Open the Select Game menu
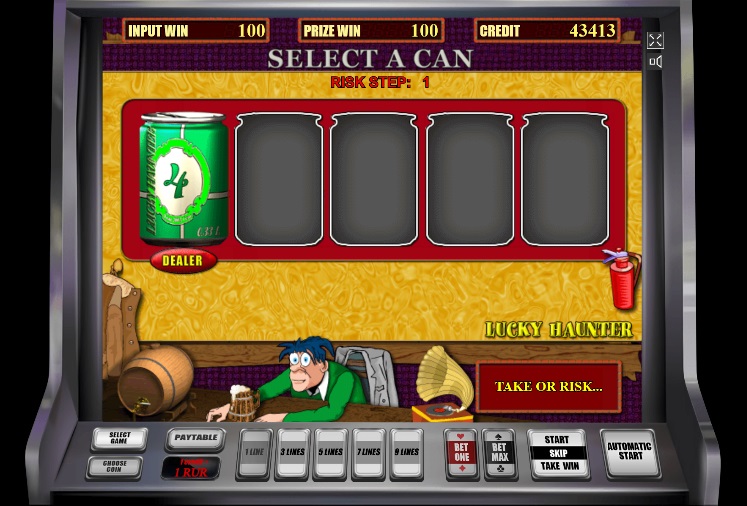This screenshot has width=747, height=506. (119, 439)
